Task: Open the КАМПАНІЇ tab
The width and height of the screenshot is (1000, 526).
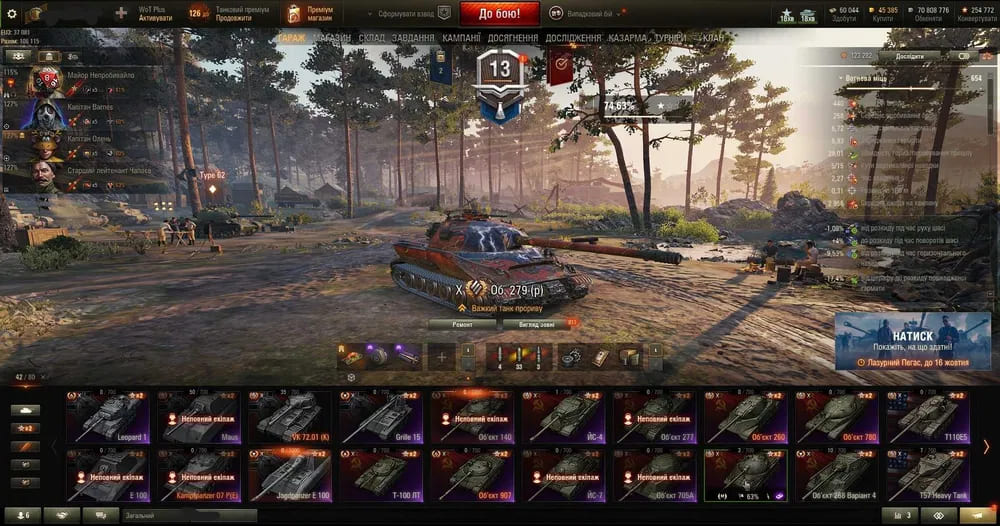Action: [462, 38]
